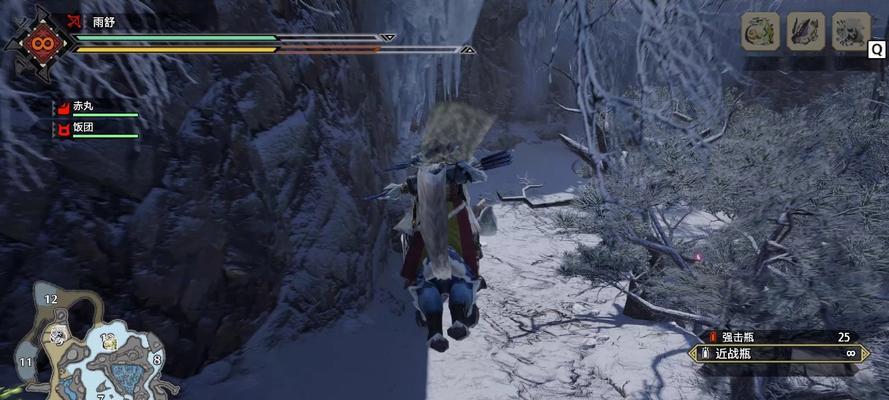The height and width of the screenshot is (400, 889).
Task: Select the third monster target icon
Action: (851, 31)
